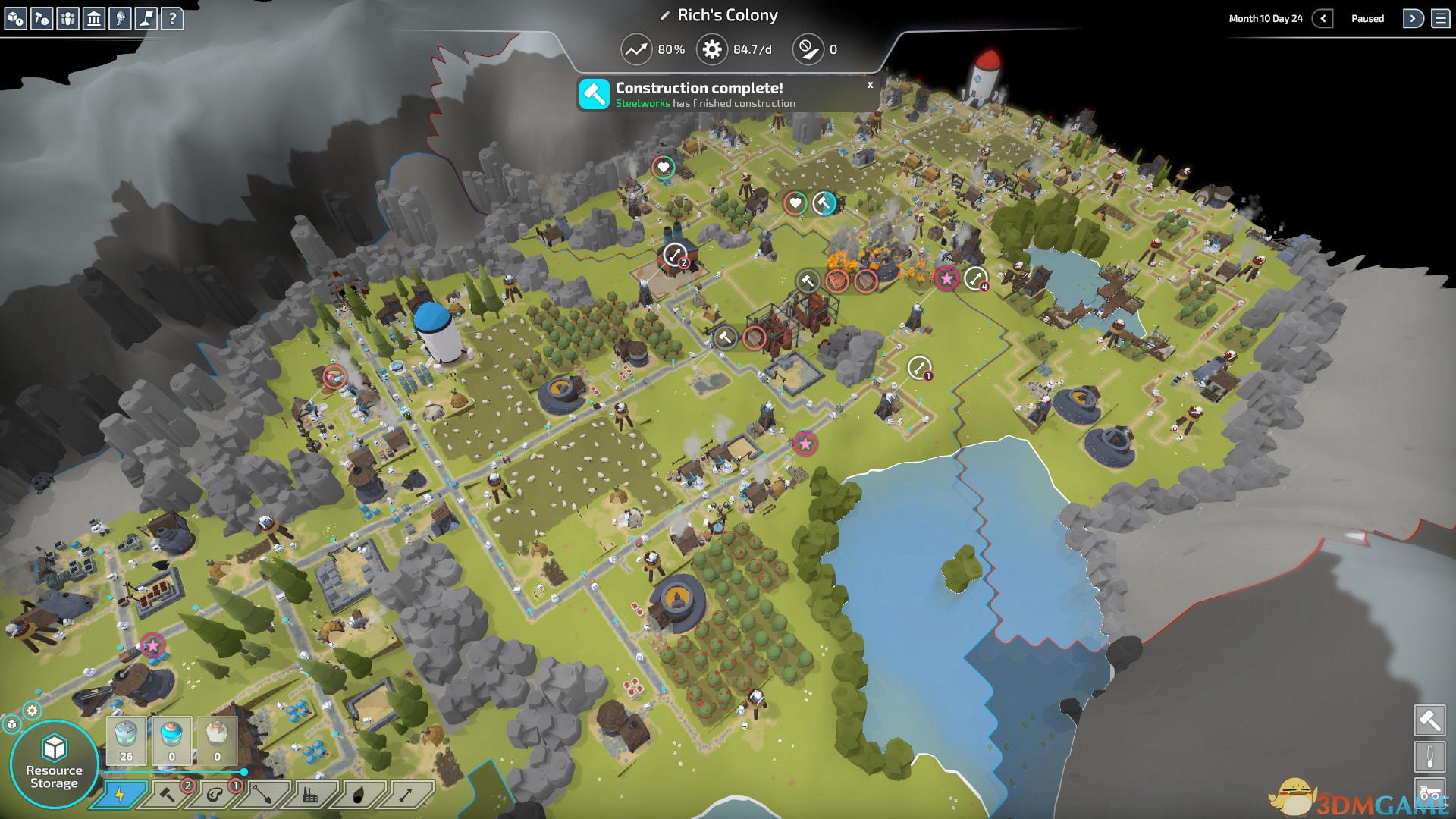Image resolution: width=1456 pixels, height=819 pixels.
Task: Advance time with the right chevron
Action: click(1412, 17)
